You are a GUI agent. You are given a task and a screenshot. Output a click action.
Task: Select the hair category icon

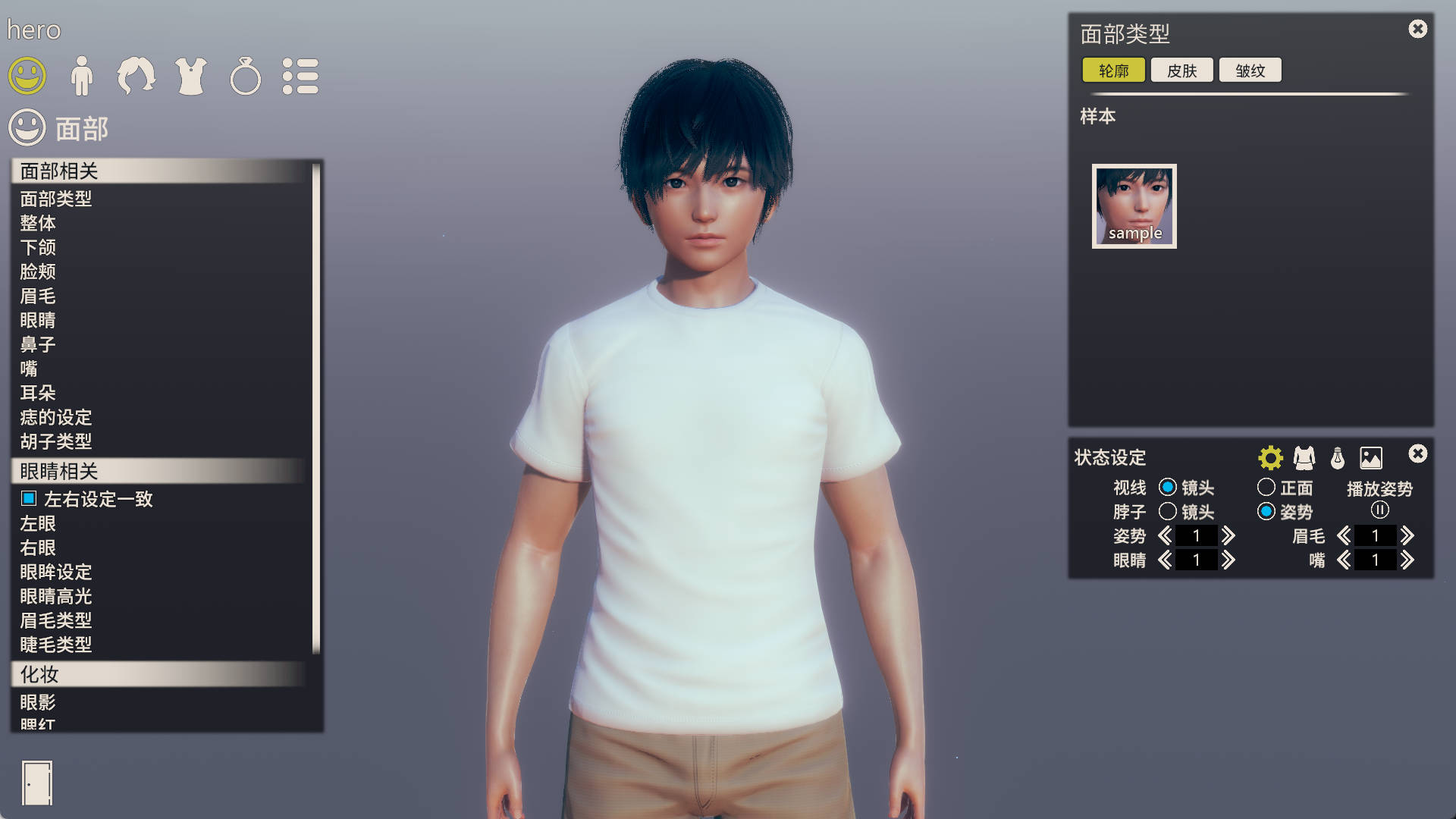pos(136,75)
